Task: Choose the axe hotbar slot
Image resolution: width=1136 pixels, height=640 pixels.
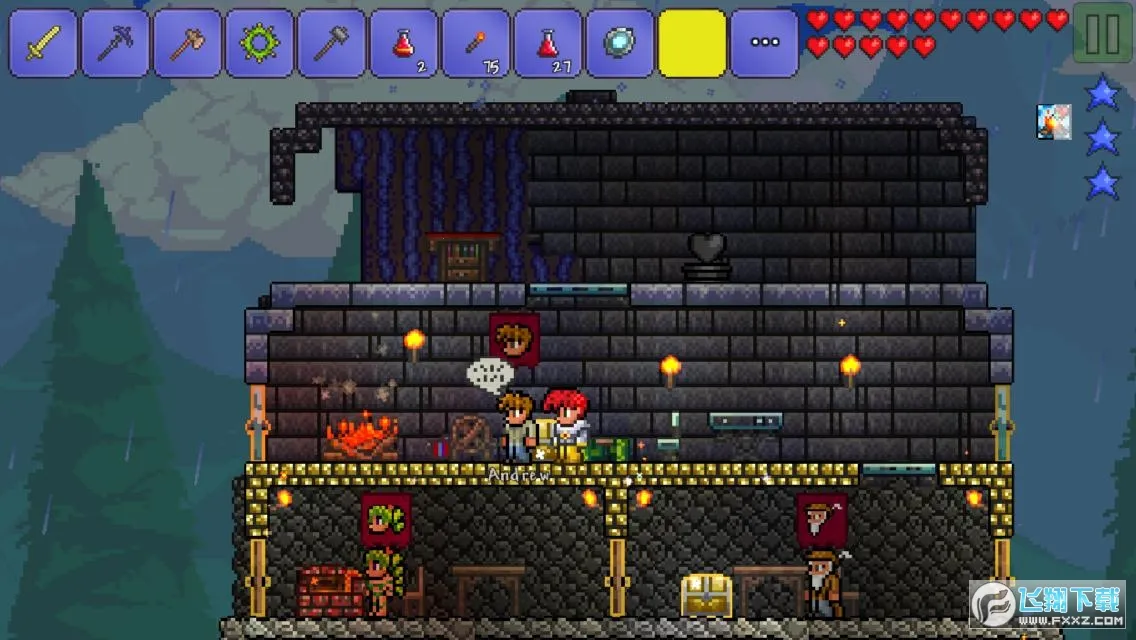Action: (x=187, y=43)
